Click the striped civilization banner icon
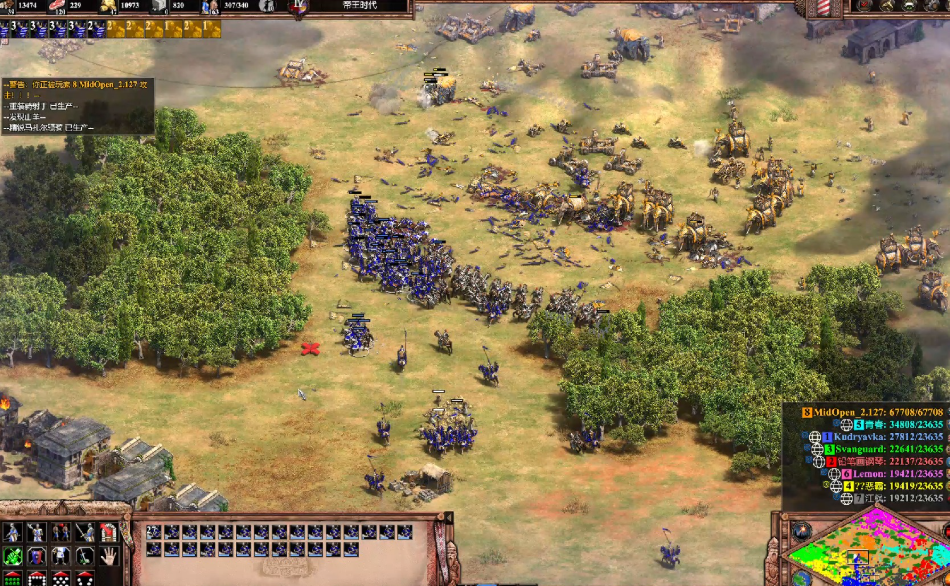This screenshot has width=950, height=586. [826, 6]
